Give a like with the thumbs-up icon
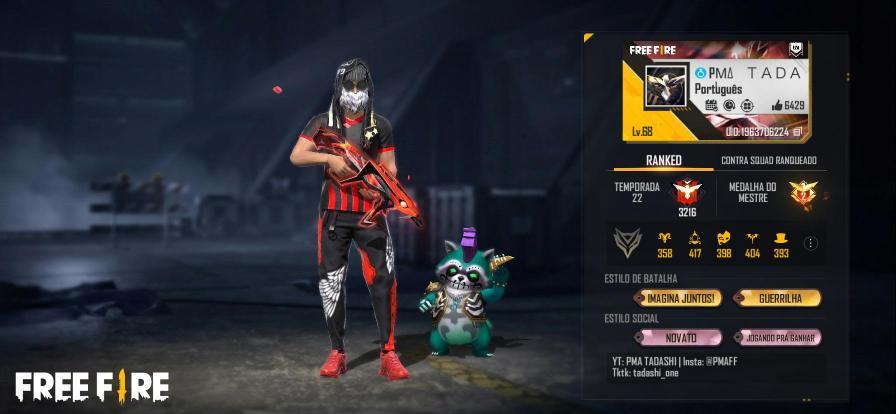Screen dimensions: 896x414 pos(777,105)
